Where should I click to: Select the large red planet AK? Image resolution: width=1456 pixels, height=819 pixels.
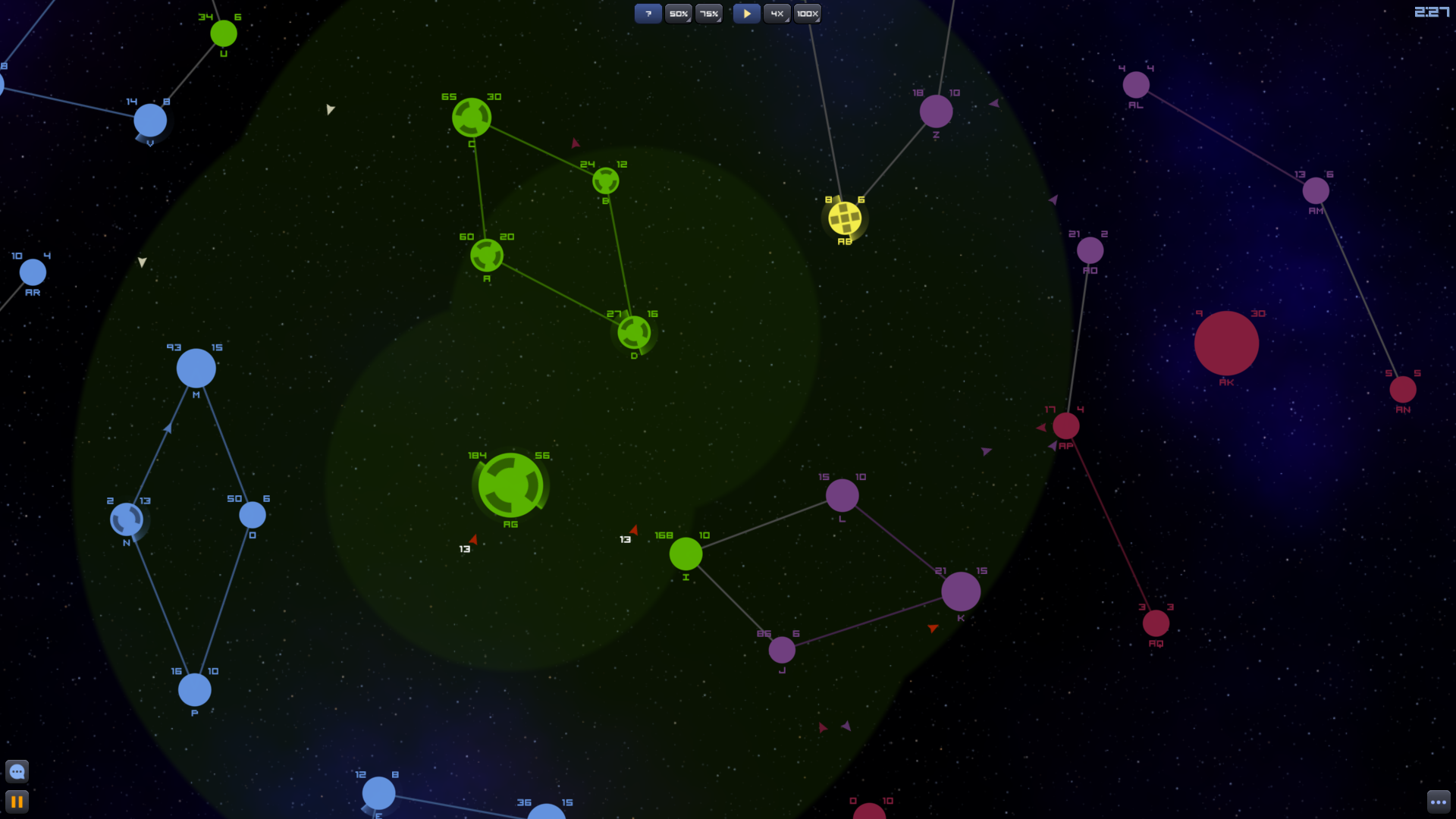[1226, 344]
